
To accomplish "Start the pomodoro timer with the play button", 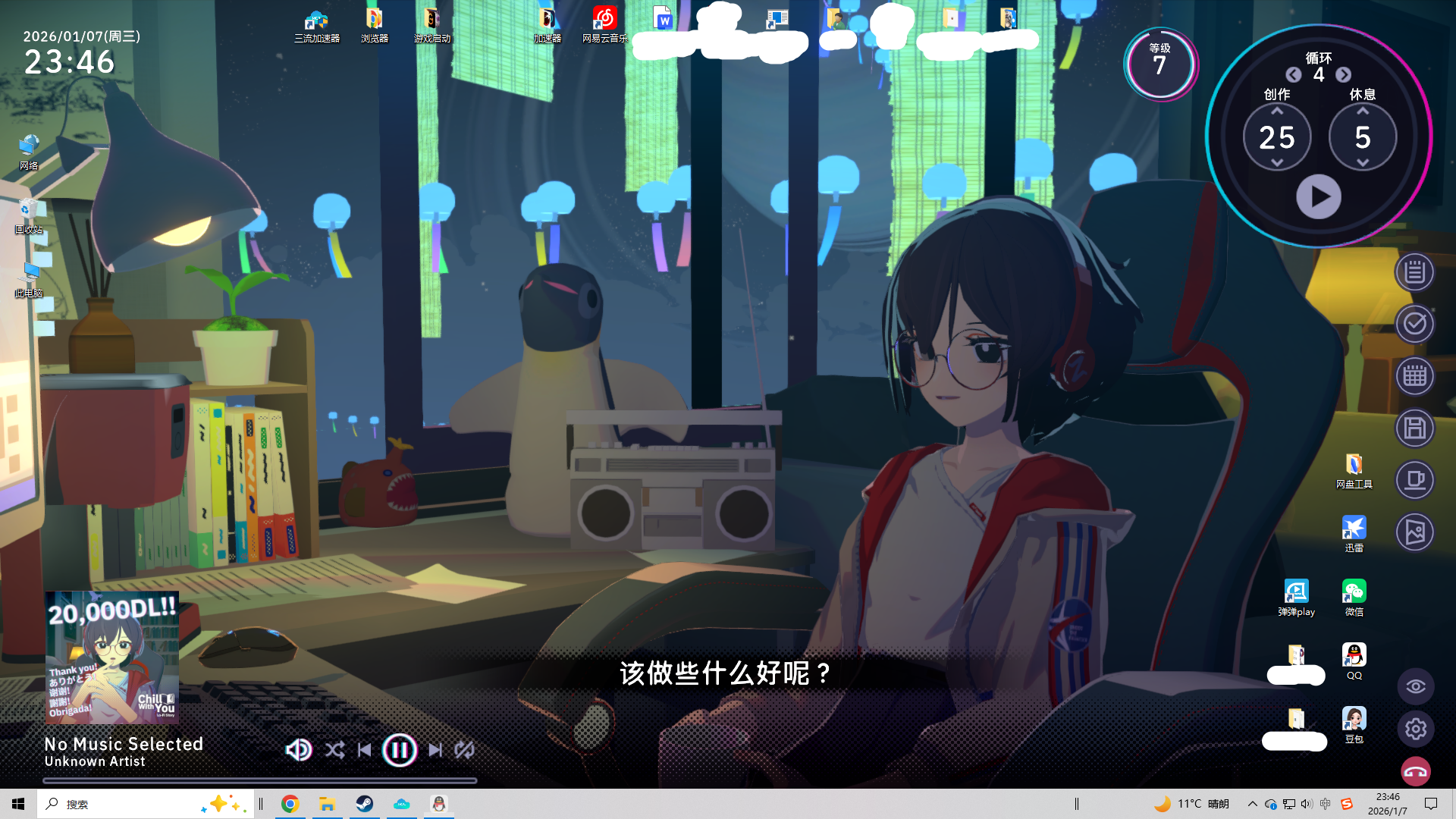I will [x=1319, y=197].
